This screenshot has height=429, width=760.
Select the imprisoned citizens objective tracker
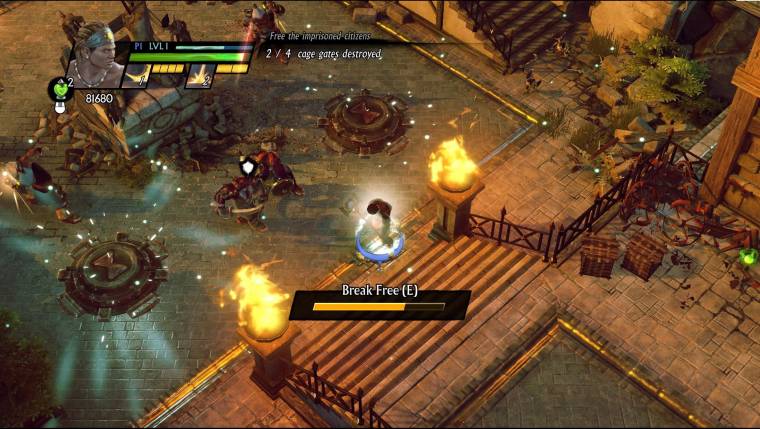(x=325, y=47)
